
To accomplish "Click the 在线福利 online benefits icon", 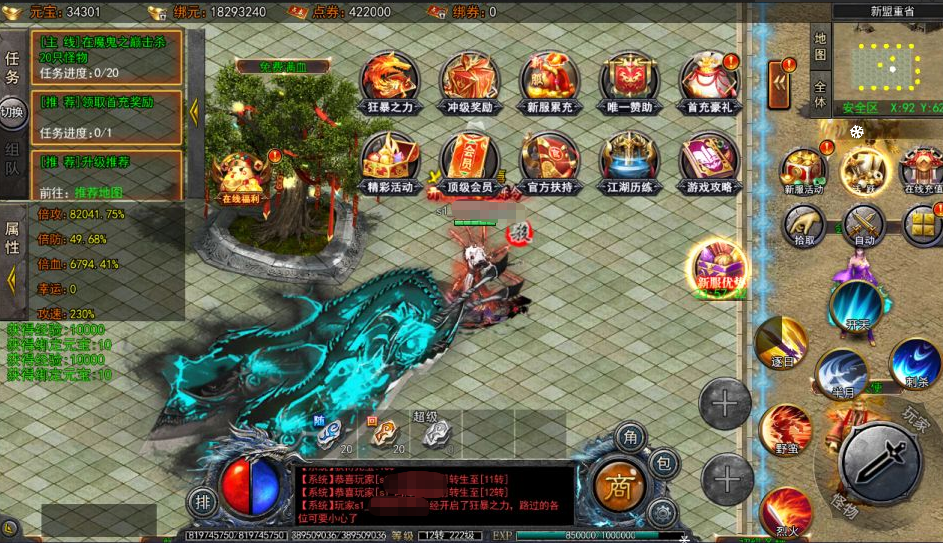I will (x=239, y=176).
